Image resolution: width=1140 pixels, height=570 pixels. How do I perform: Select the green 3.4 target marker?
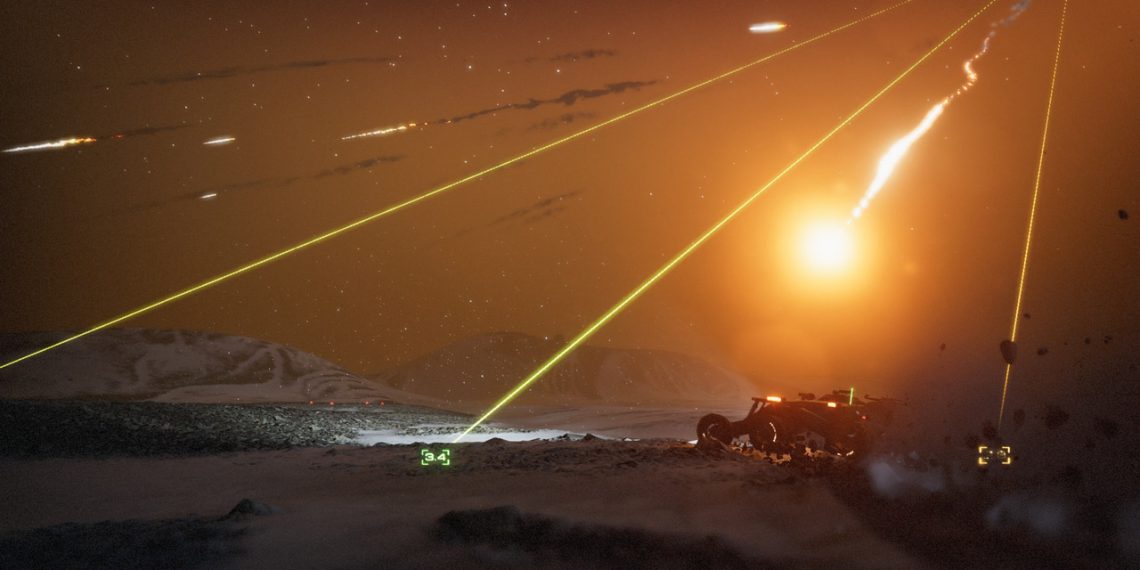tap(435, 457)
